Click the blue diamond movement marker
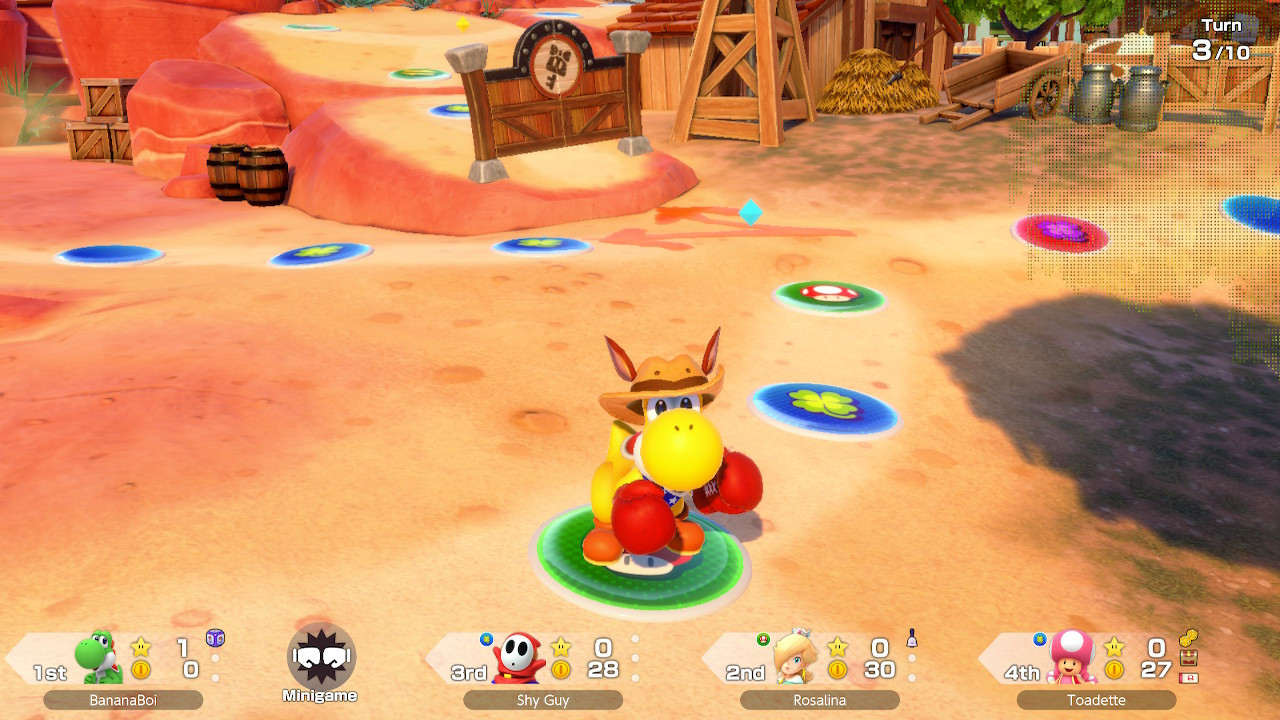1280x720 pixels. click(752, 213)
